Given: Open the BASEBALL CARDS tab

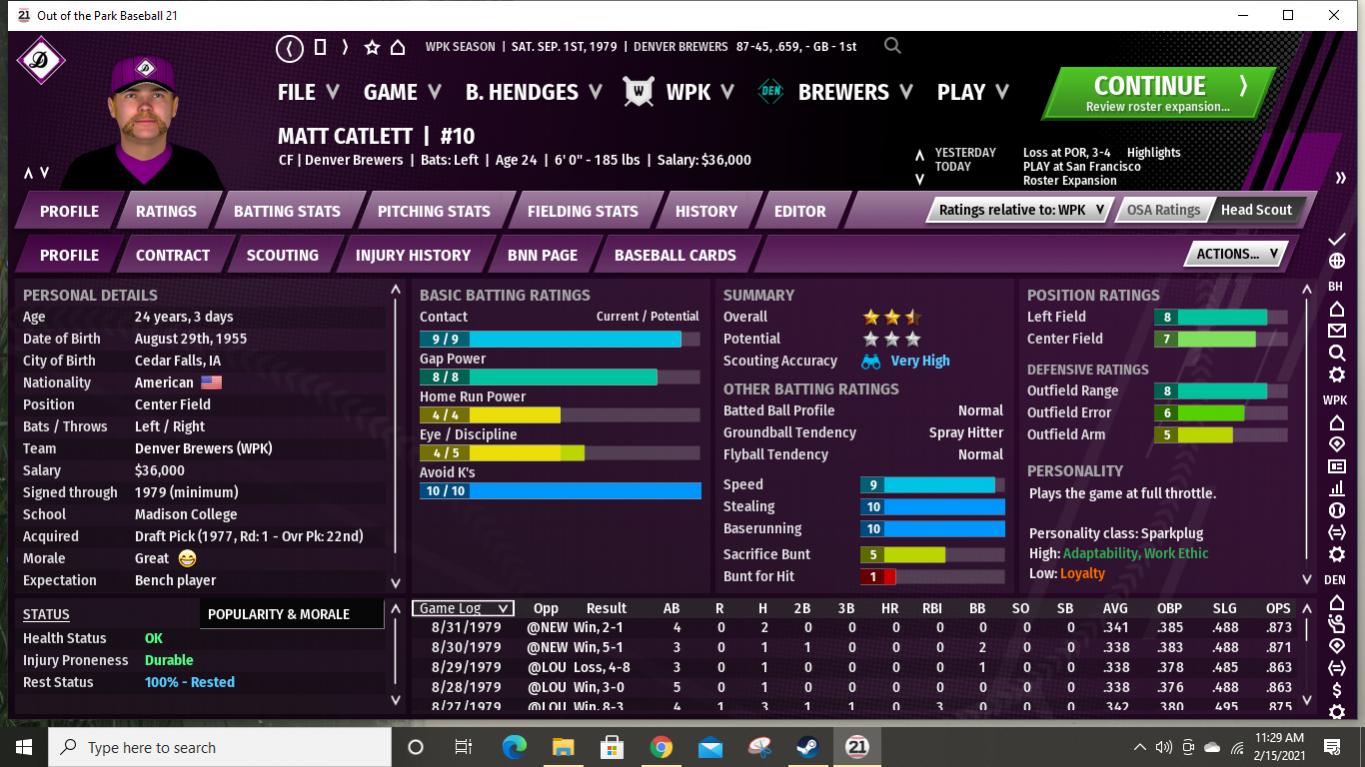Looking at the screenshot, I should click(675, 255).
